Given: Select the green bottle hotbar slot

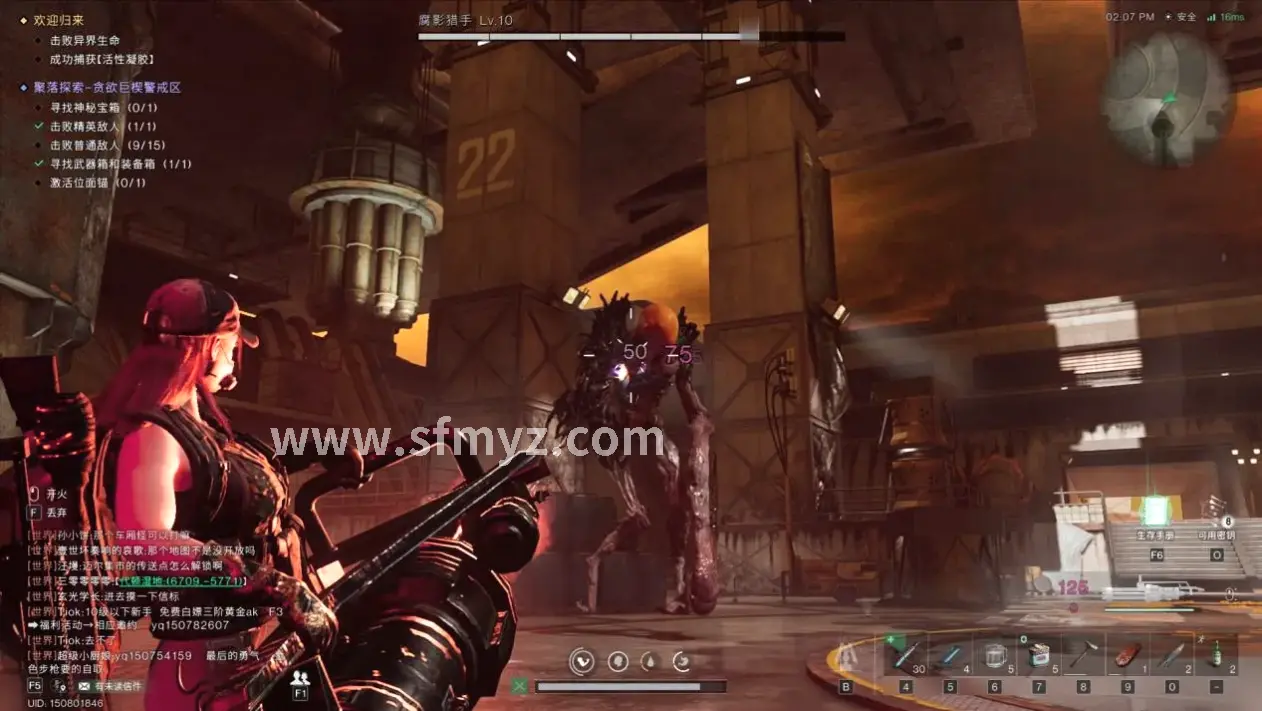Looking at the screenshot, I should coord(1216,655).
